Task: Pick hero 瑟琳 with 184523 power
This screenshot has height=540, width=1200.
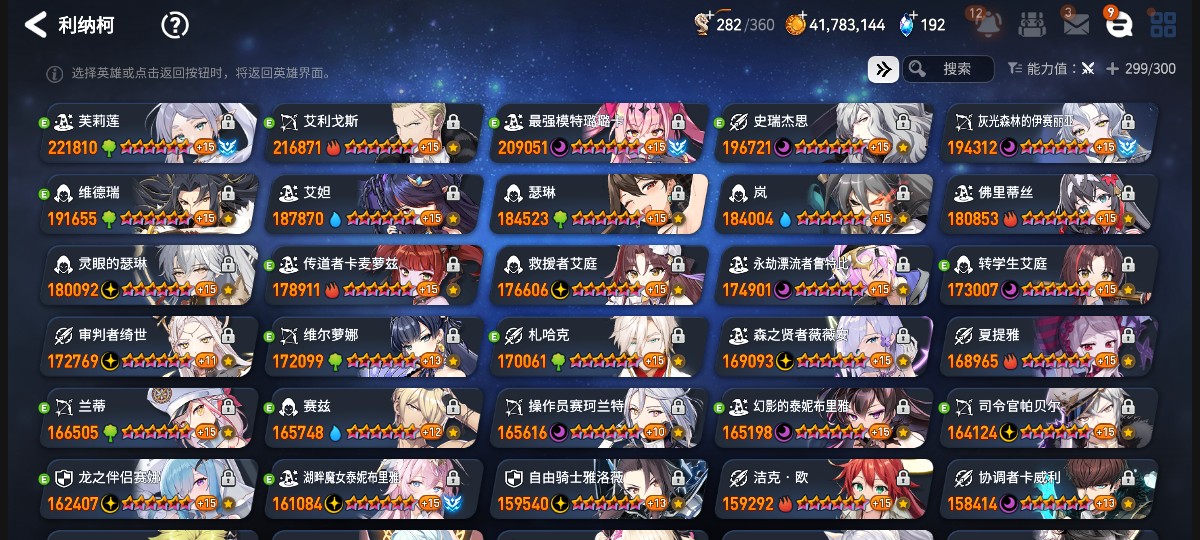Action: pos(598,205)
